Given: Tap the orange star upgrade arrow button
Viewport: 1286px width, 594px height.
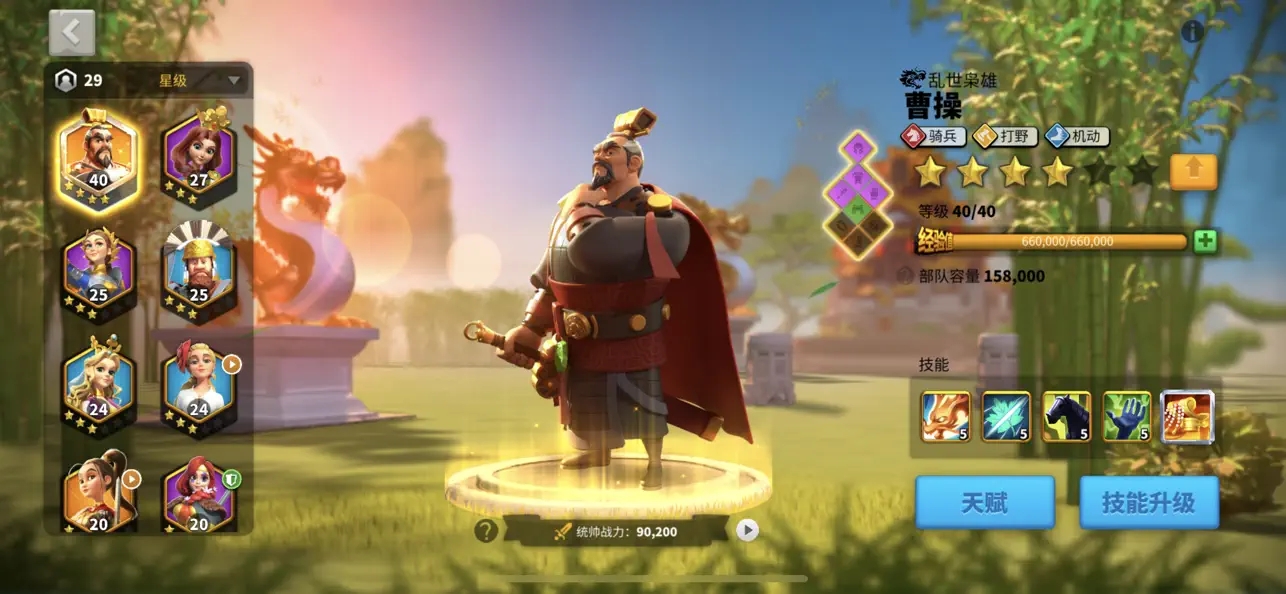Looking at the screenshot, I should pyautogui.click(x=1193, y=172).
